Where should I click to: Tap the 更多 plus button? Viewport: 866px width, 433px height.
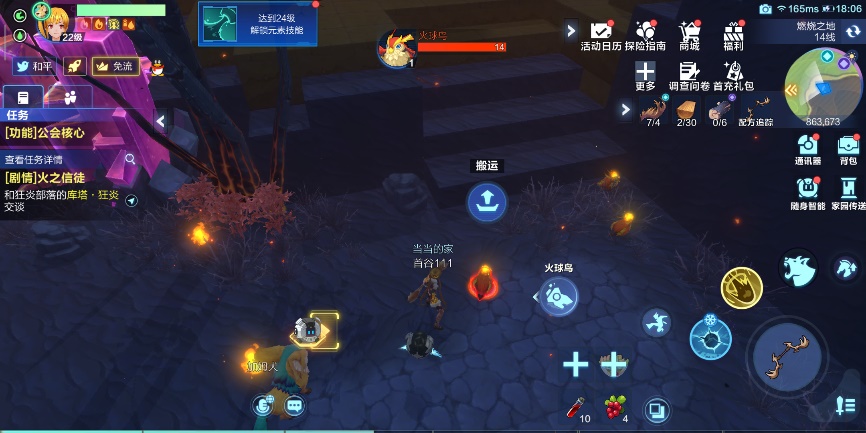point(645,73)
